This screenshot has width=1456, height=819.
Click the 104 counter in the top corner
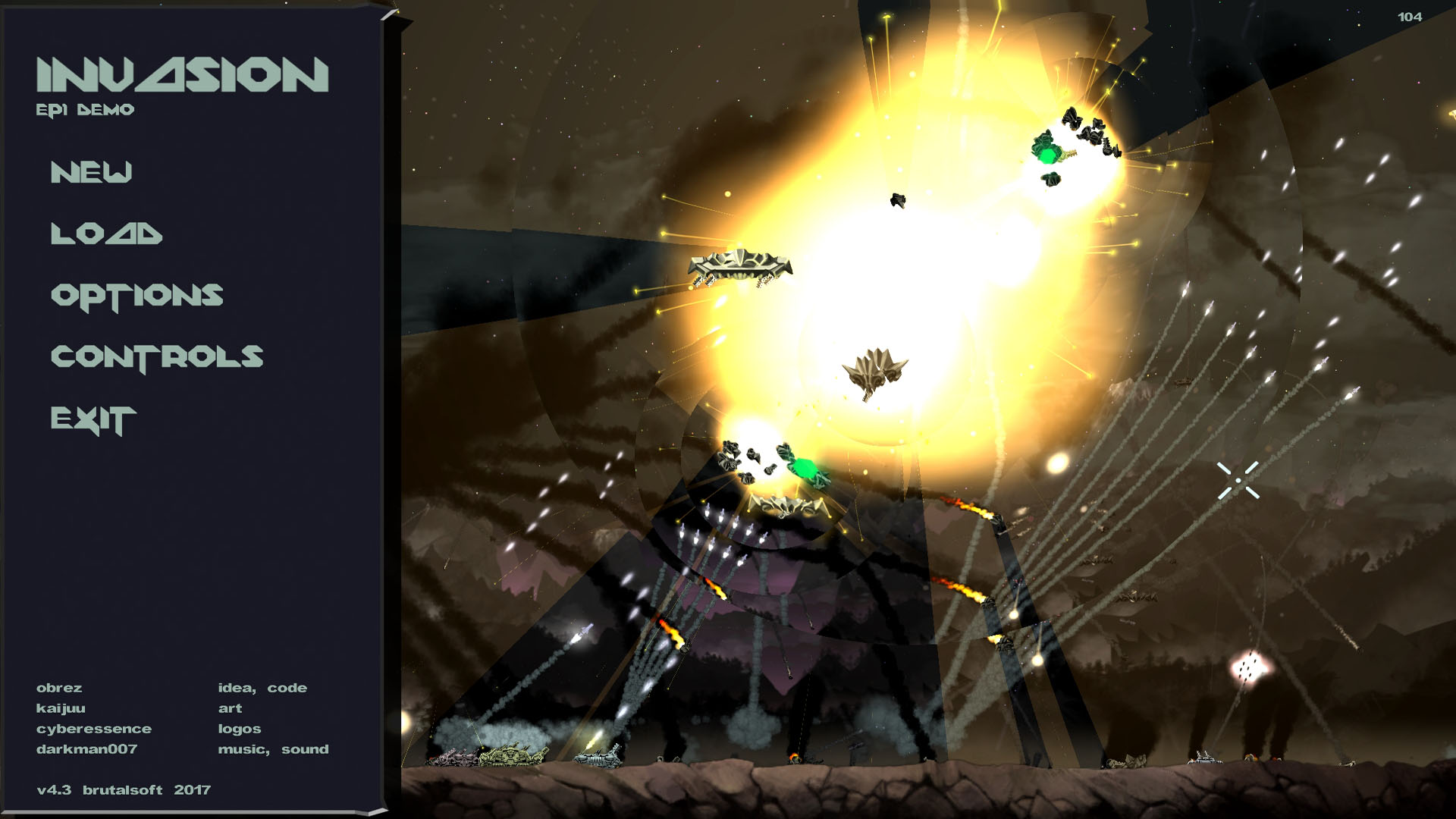1409,15
